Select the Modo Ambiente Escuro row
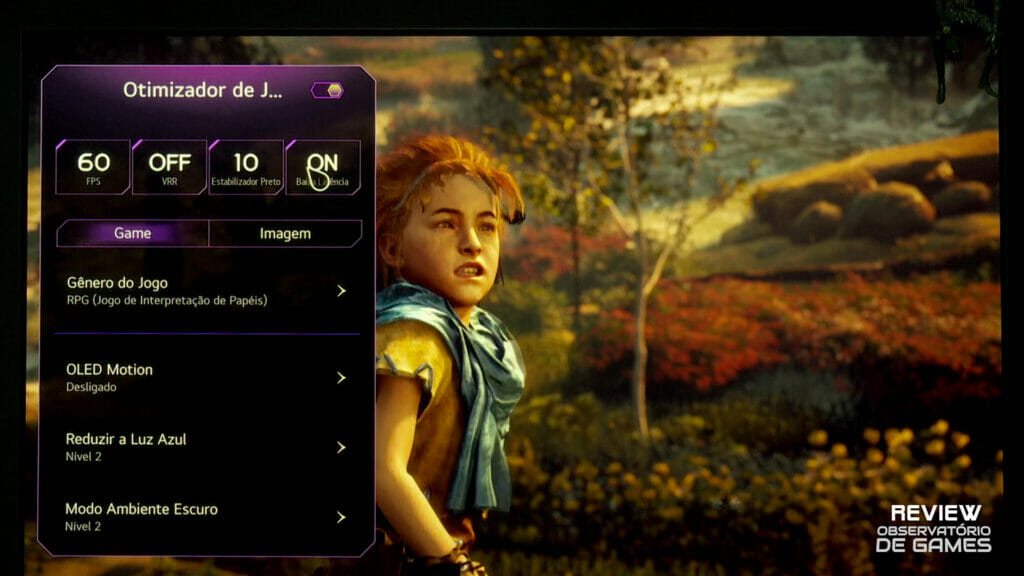Image resolution: width=1024 pixels, height=576 pixels. [207, 517]
